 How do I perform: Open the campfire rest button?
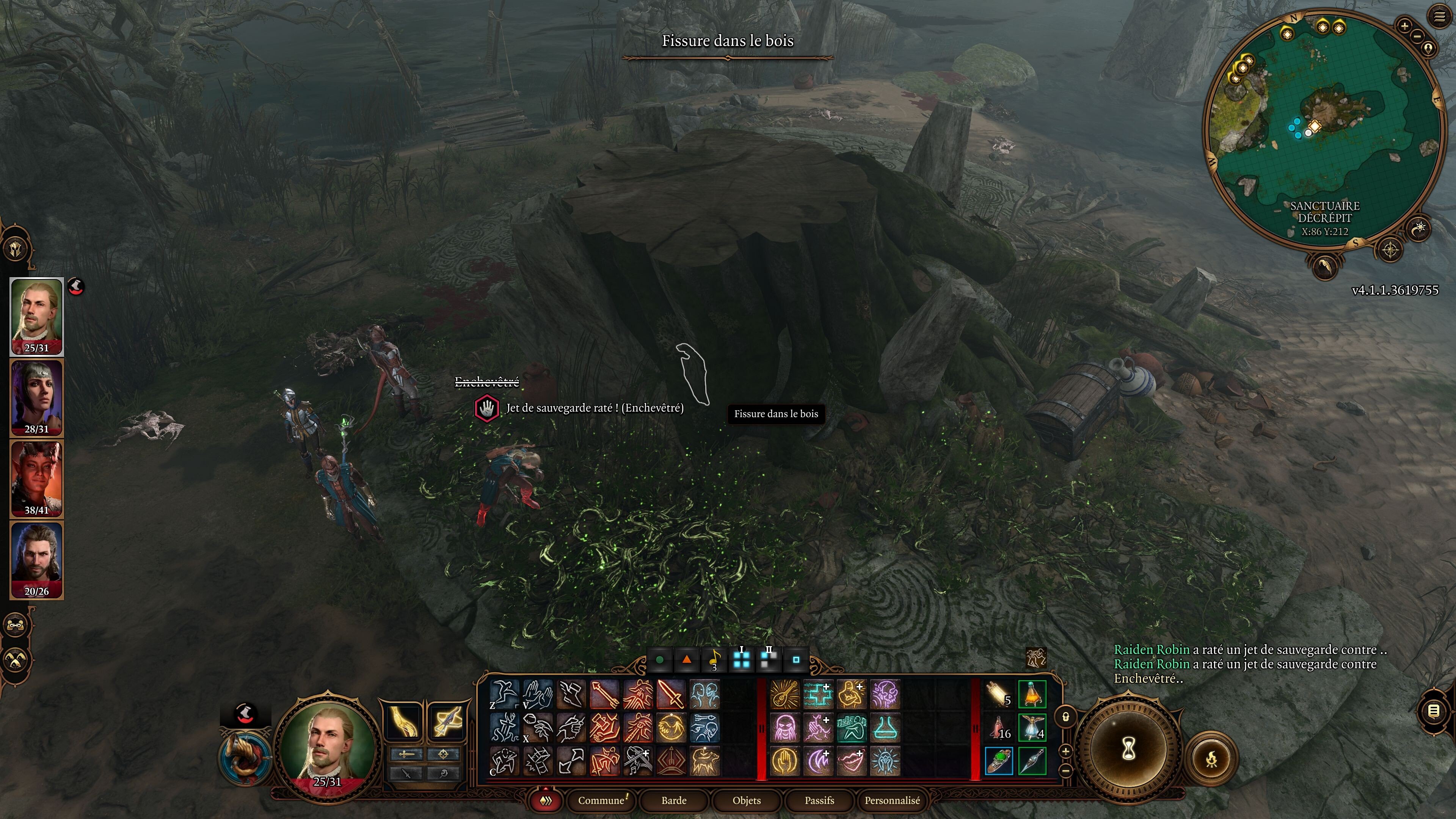click(x=1211, y=759)
